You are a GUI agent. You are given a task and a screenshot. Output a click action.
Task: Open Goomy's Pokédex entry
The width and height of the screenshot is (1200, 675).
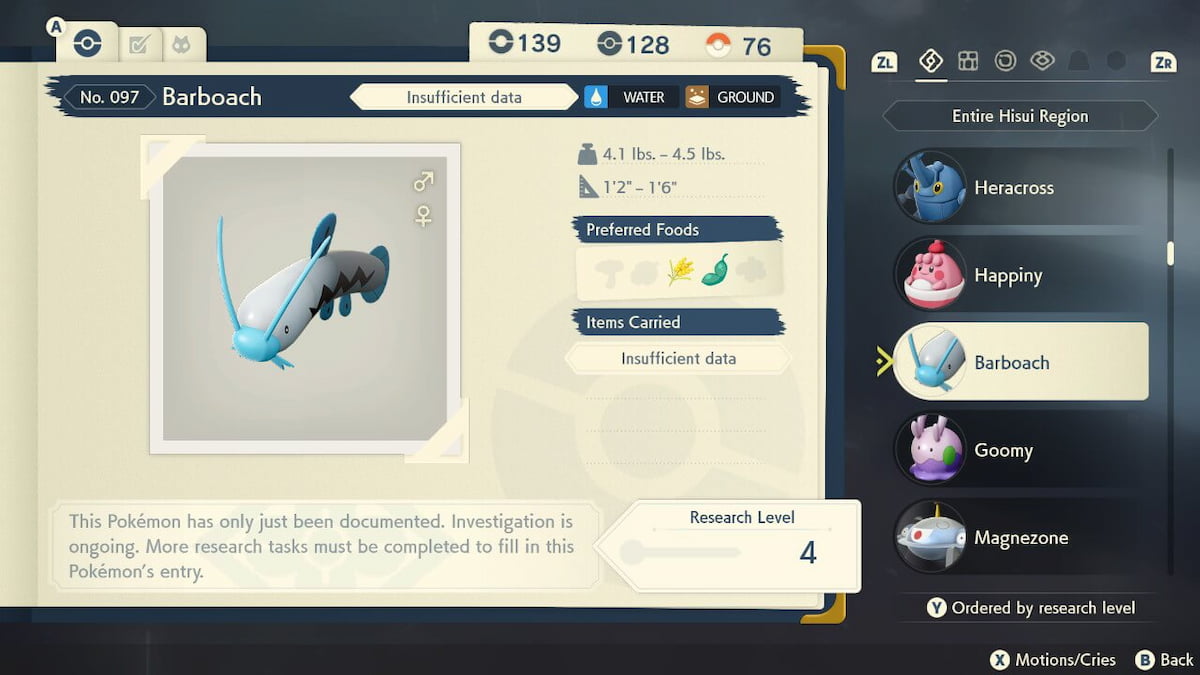(1002, 450)
